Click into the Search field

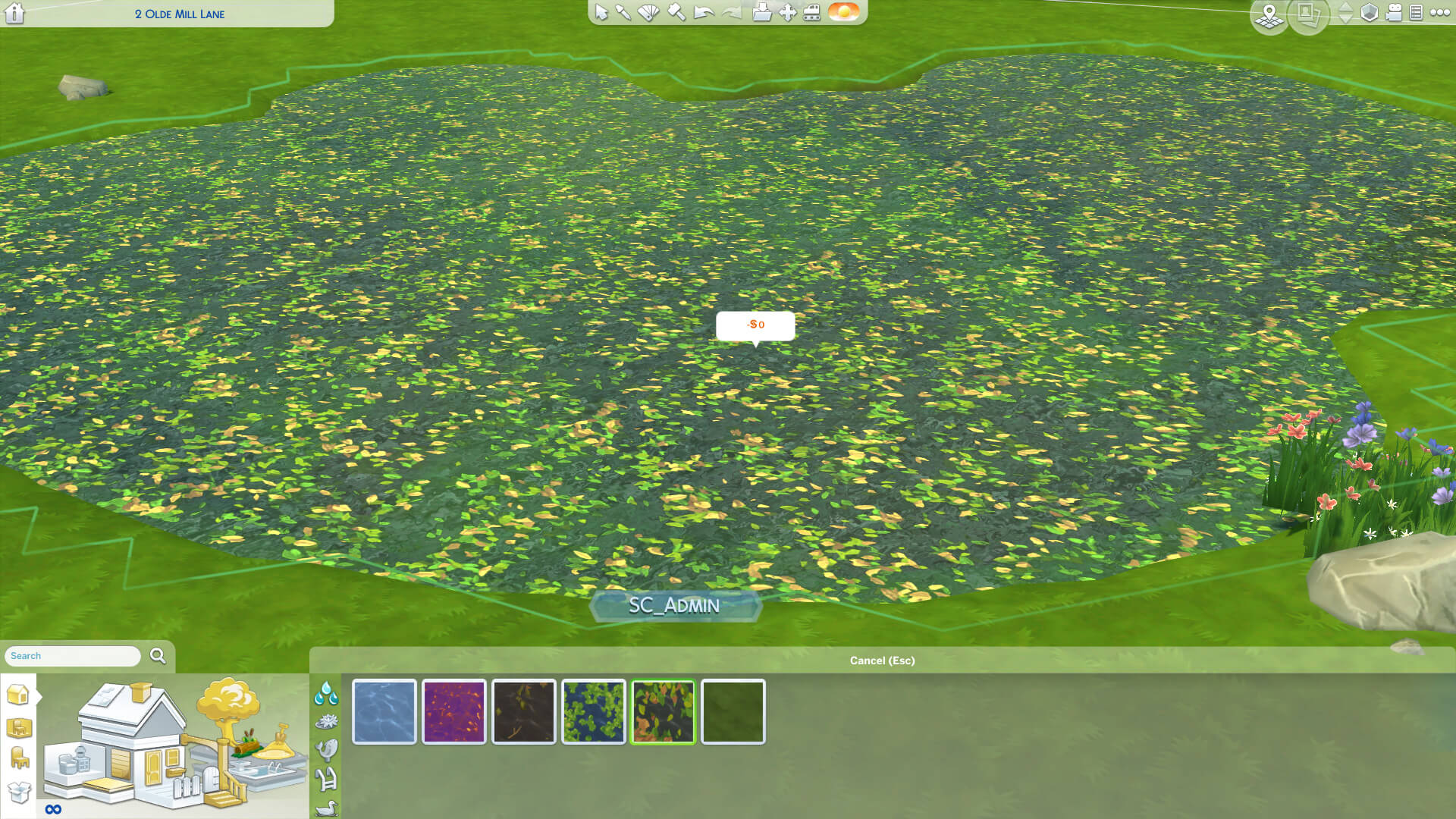[x=73, y=656]
